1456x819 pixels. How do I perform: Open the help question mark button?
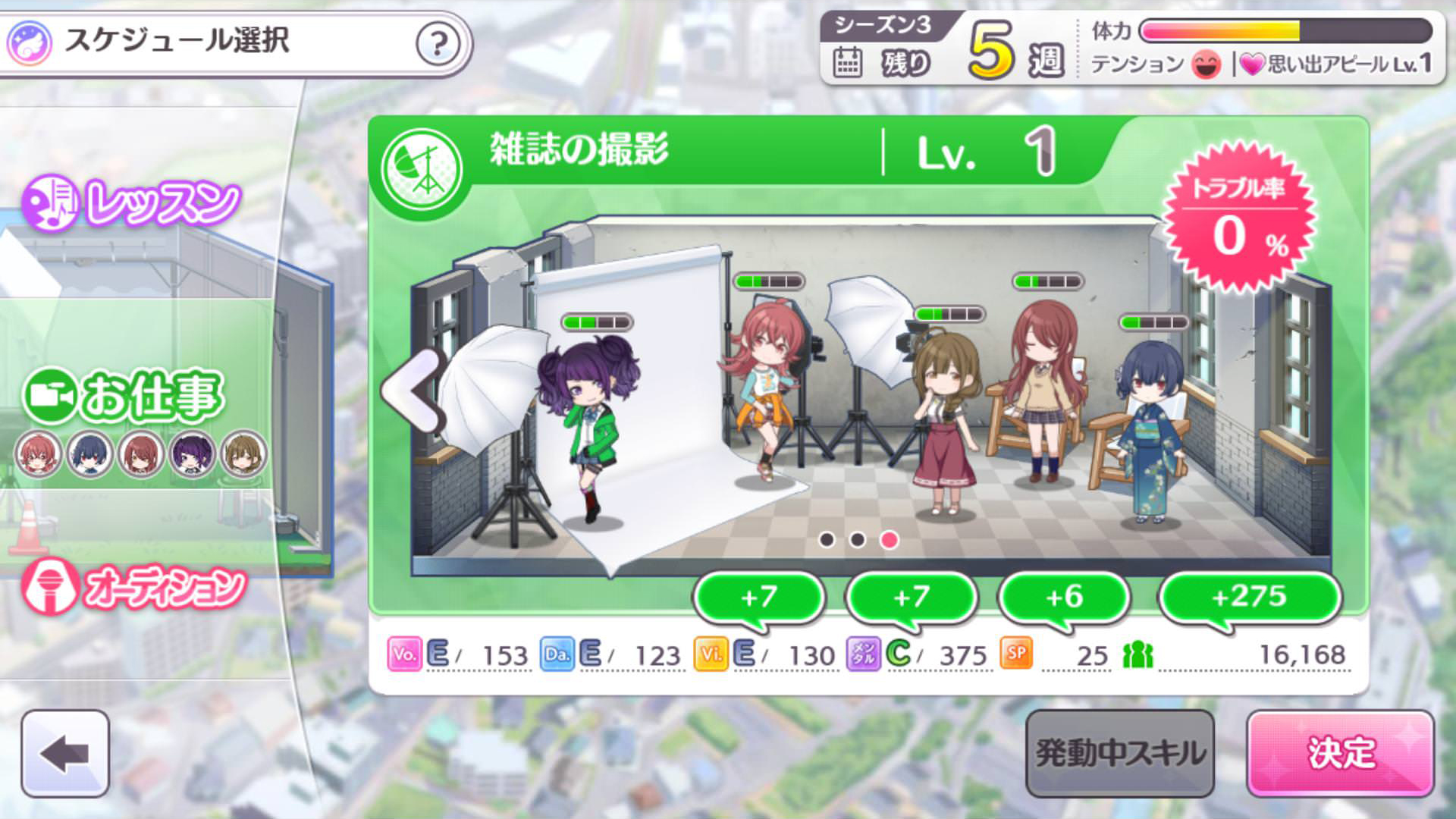tap(438, 44)
